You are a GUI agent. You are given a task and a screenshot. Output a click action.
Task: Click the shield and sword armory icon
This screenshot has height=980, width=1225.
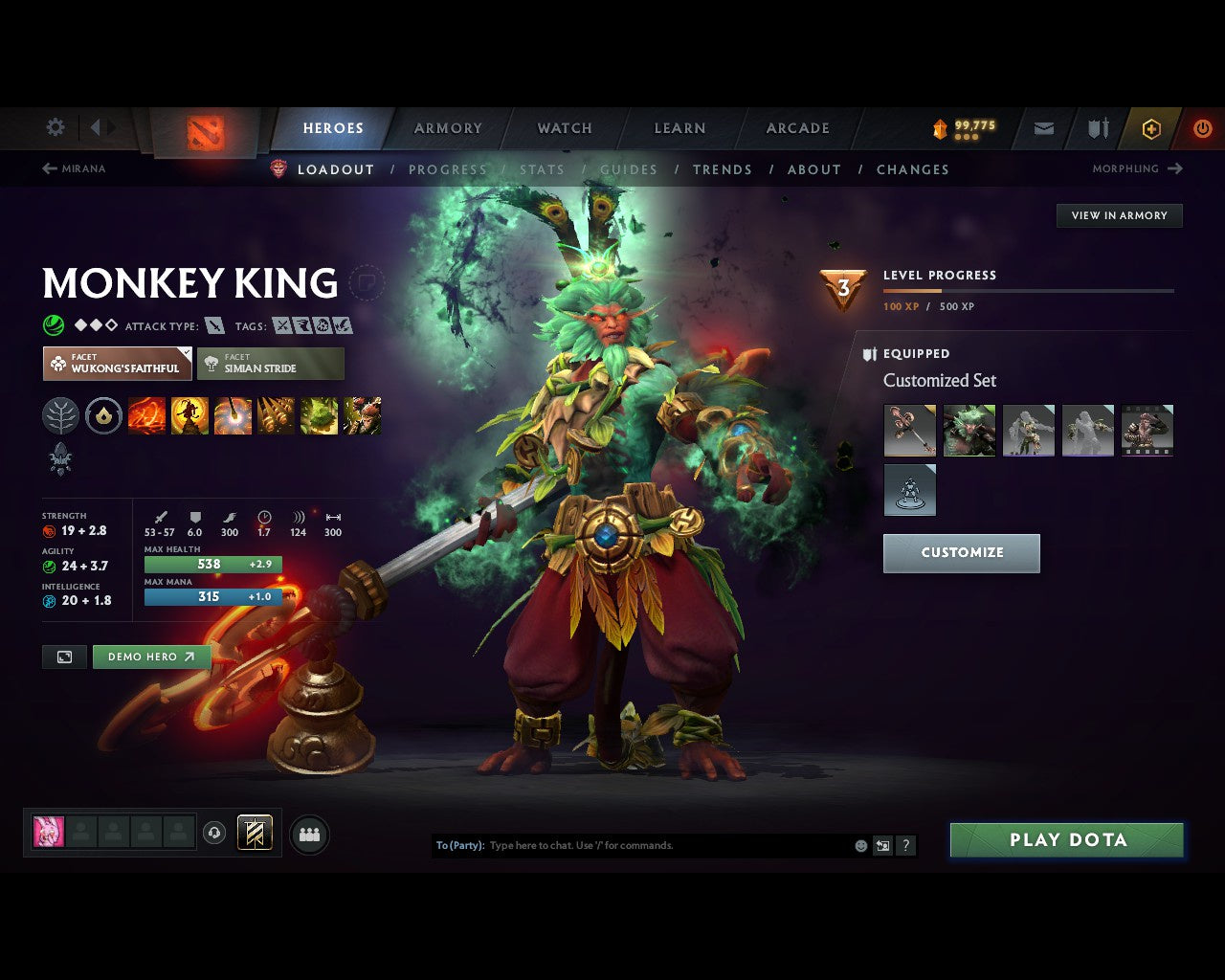[1096, 128]
